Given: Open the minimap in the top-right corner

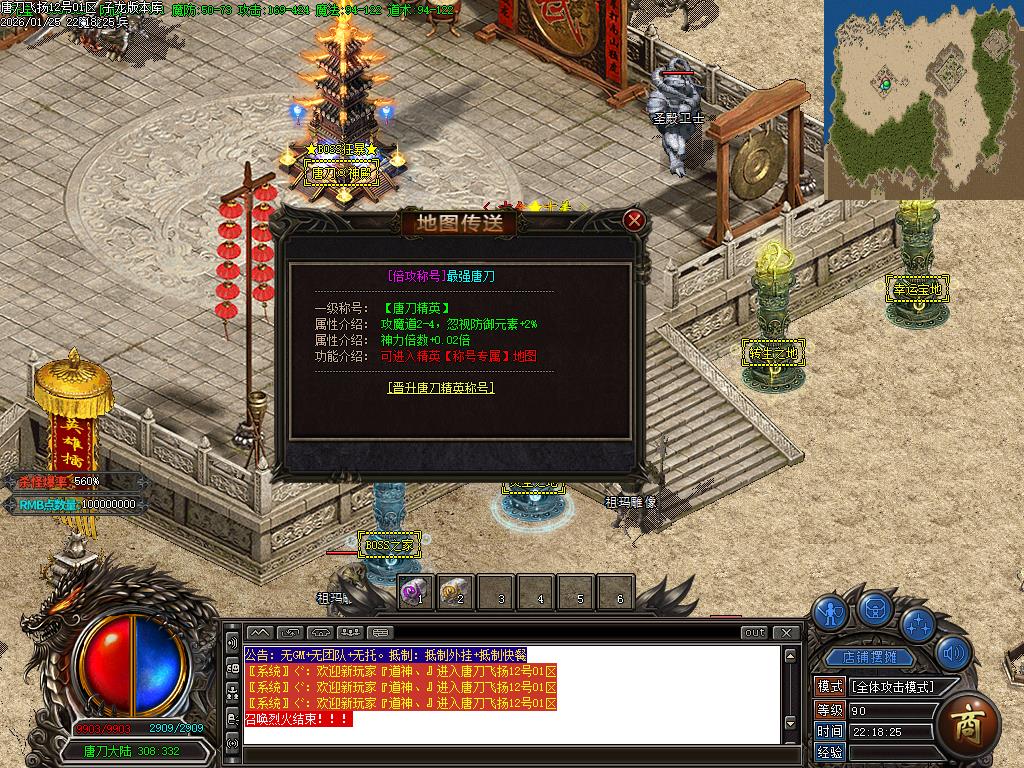Looking at the screenshot, I should click(x=923, y=98).
